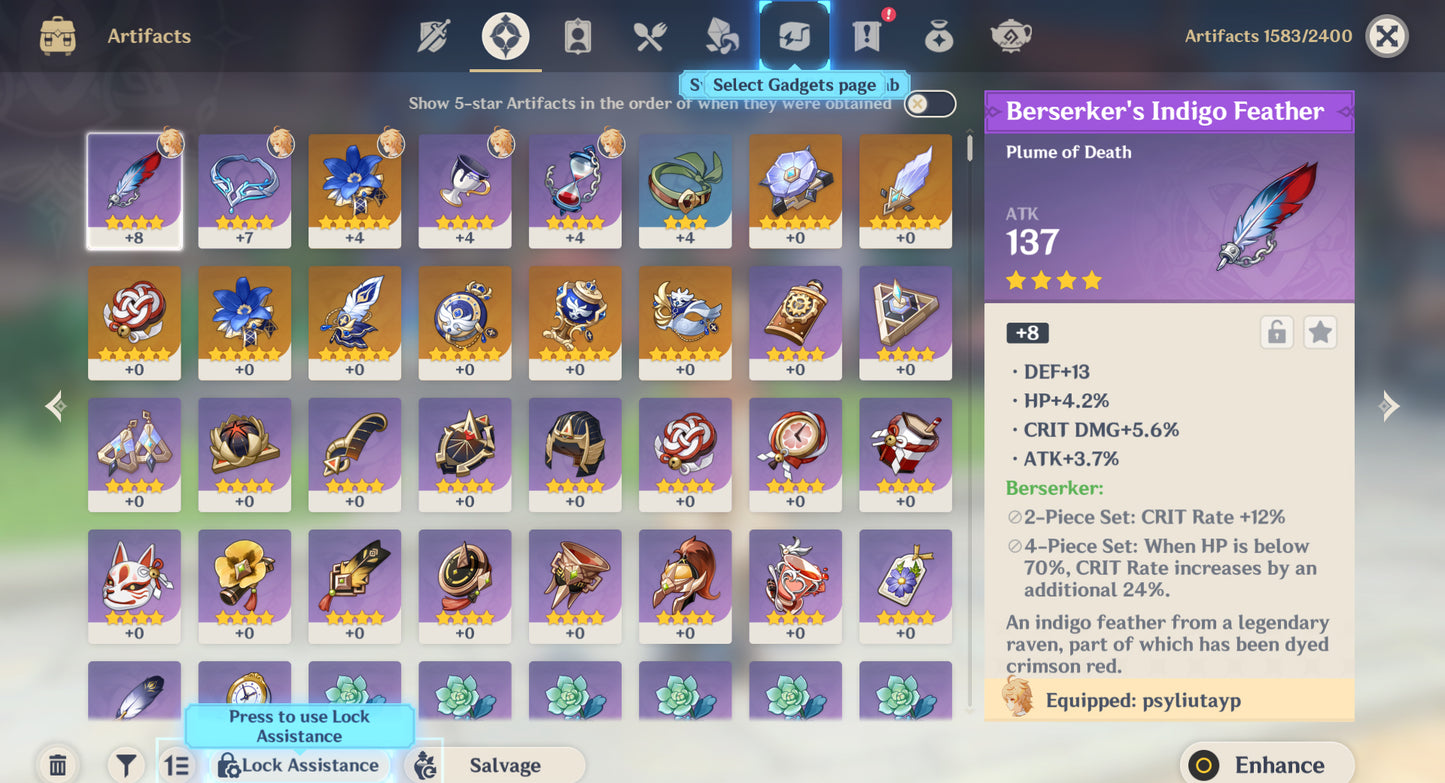The width and height of the screenshot is (1445, 783).
Task: Go to next artifact page with right arrow
Action: pos(1389,405)
